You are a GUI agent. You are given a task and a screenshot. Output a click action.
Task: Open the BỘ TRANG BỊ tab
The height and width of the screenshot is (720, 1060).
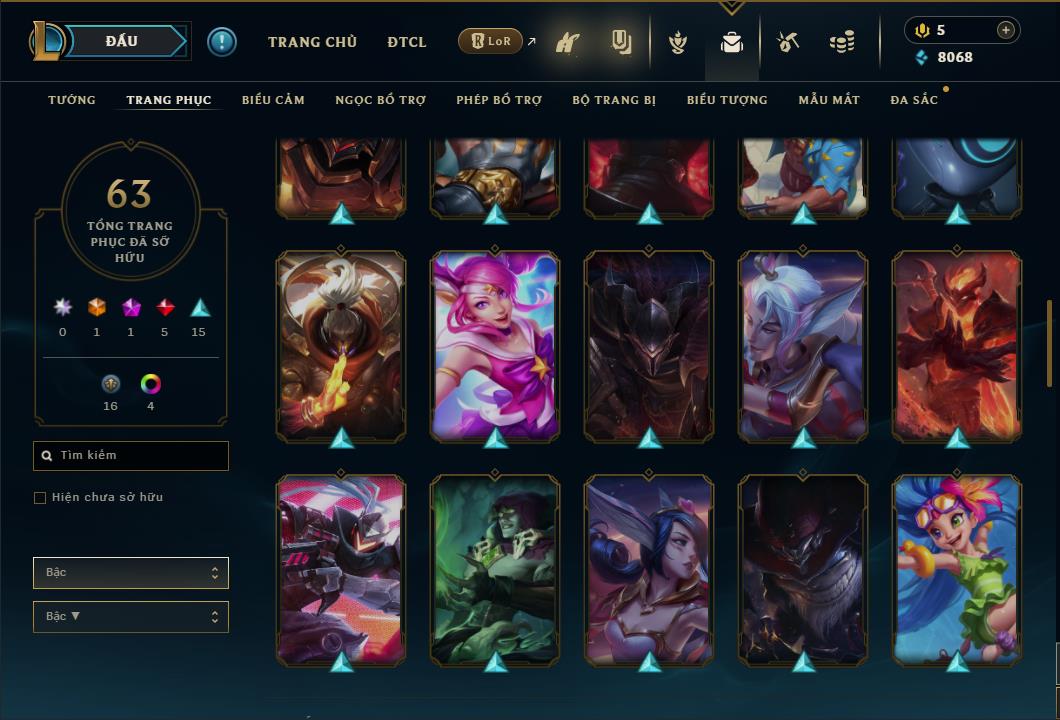tap(614, 100)
